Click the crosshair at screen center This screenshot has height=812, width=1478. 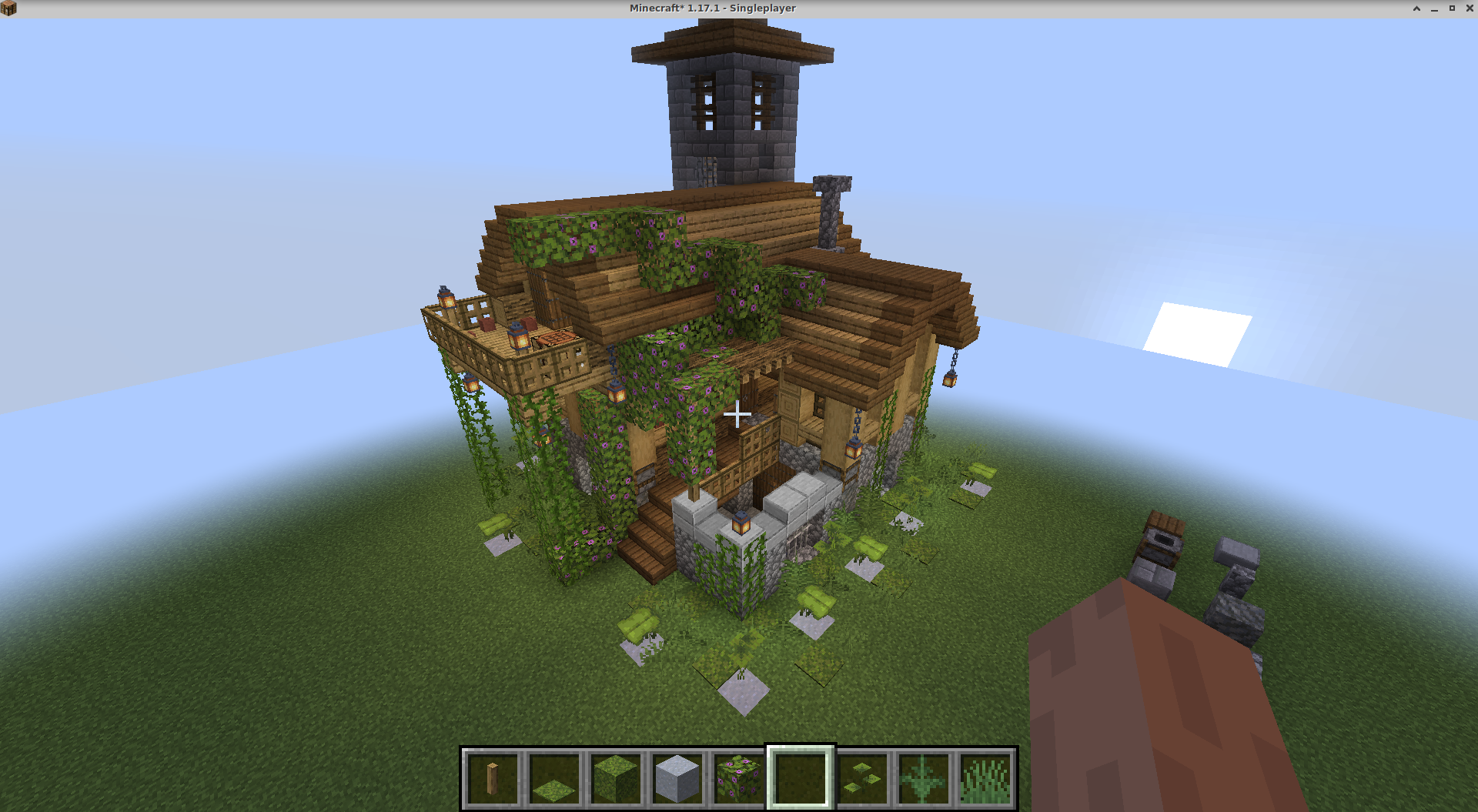pos(737,415)
